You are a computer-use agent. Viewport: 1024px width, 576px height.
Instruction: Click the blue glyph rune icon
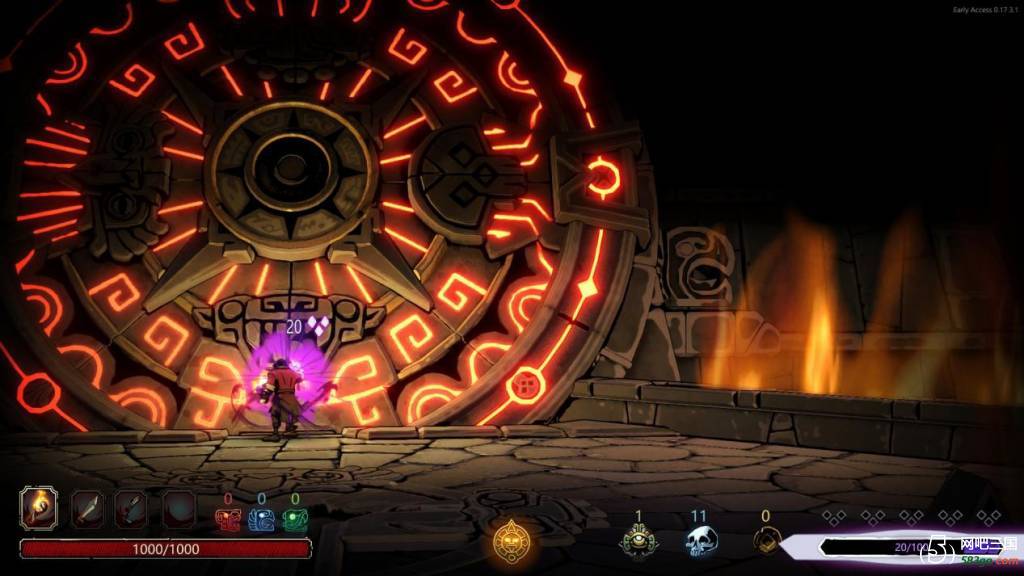(x=261, y=519)
